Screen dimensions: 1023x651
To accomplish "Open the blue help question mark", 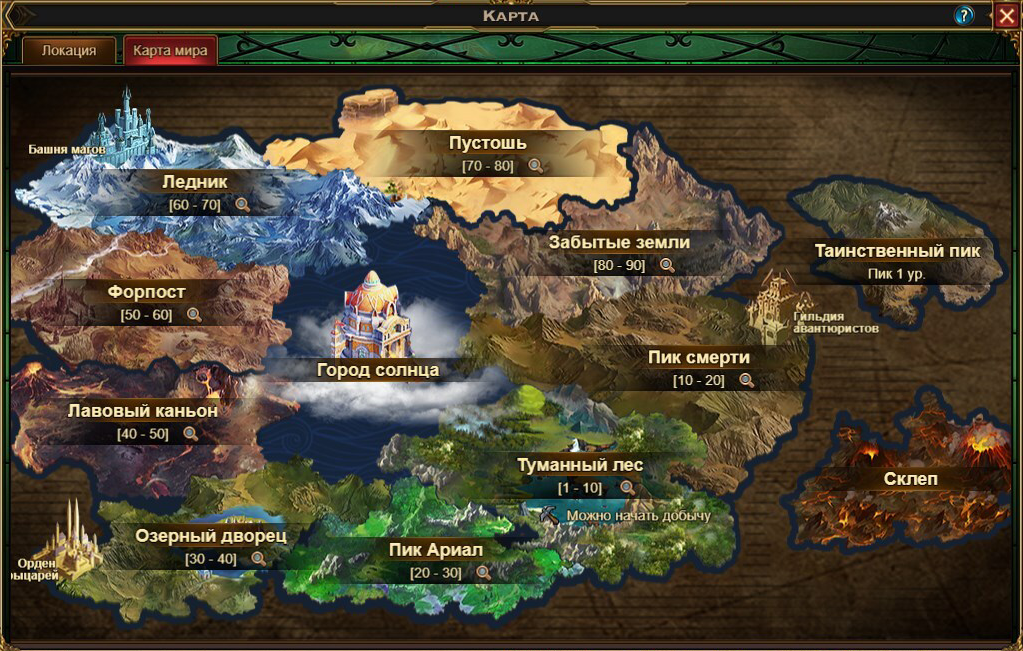I will click(964, 15).
